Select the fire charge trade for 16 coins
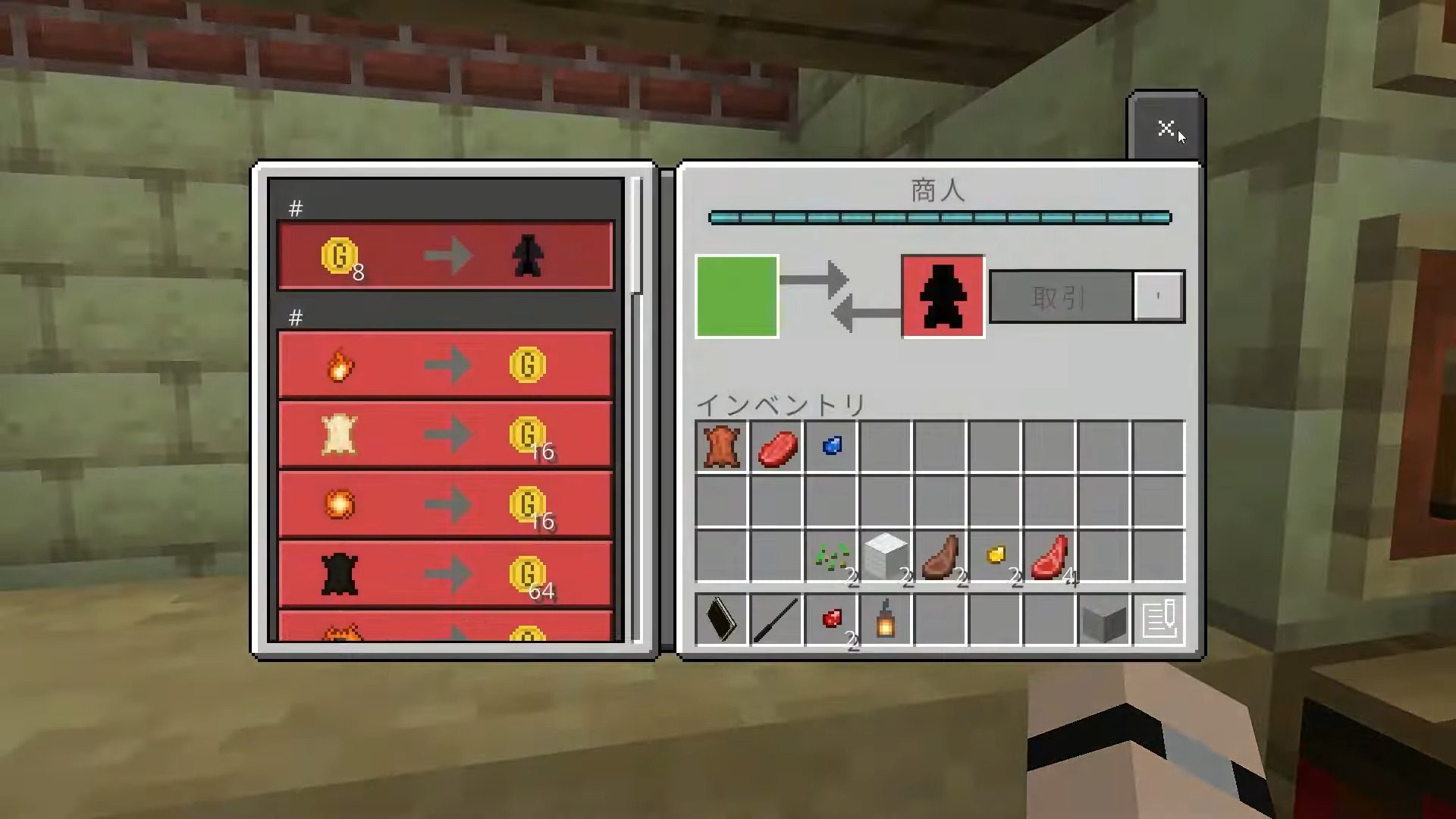Image resolution: width=1456 pixels, height=819 pixels. [446, 504]
